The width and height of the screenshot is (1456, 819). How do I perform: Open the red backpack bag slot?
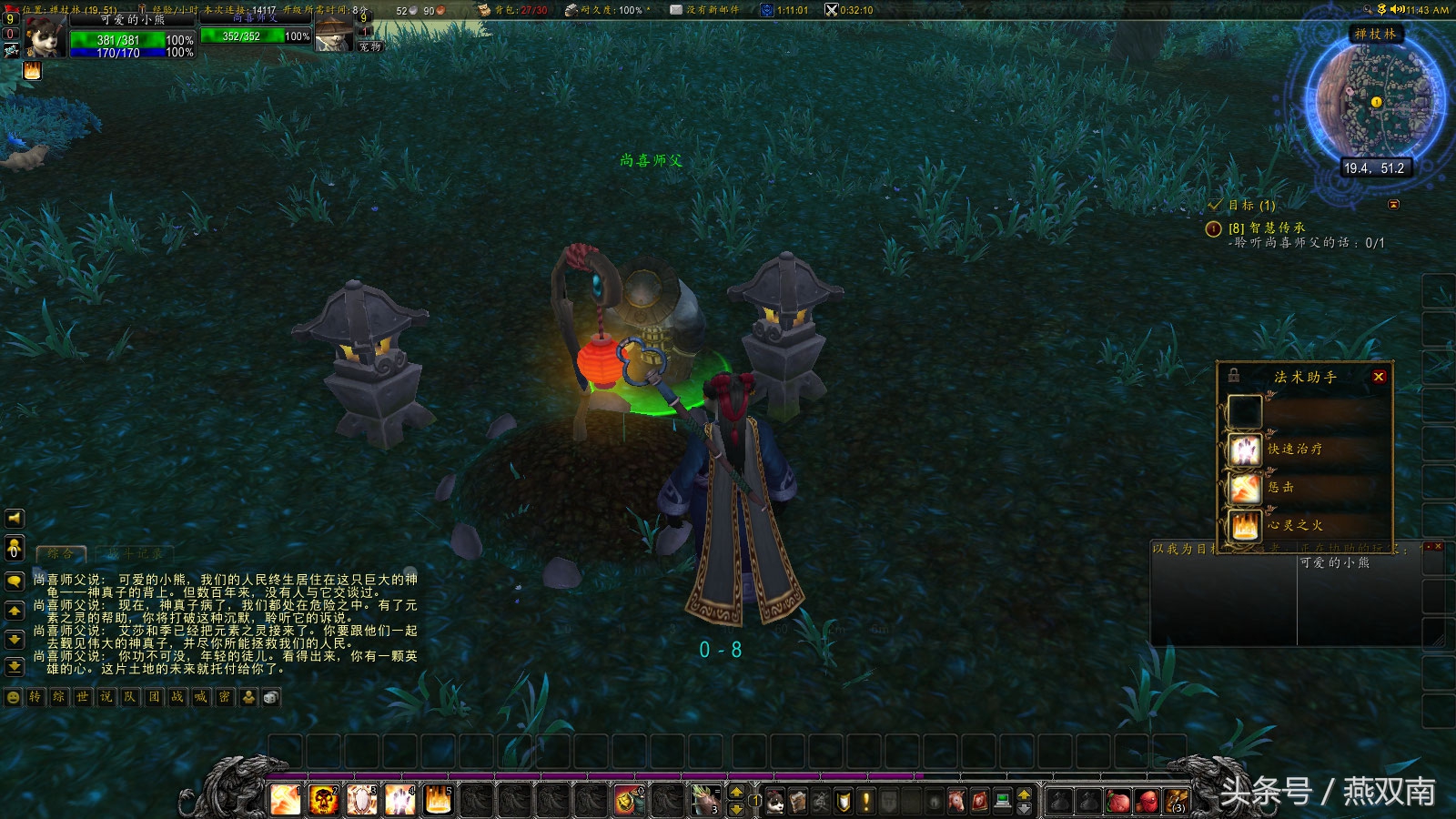coord(1148,802)
